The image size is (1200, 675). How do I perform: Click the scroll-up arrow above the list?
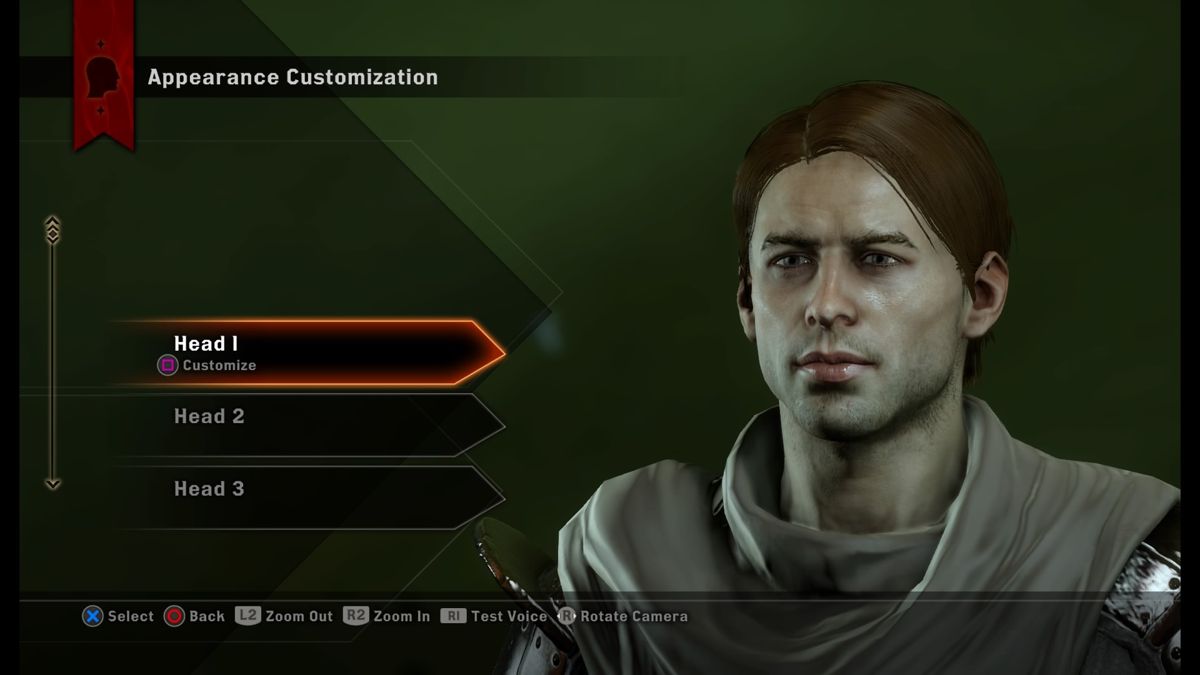(x=53, y=229)
